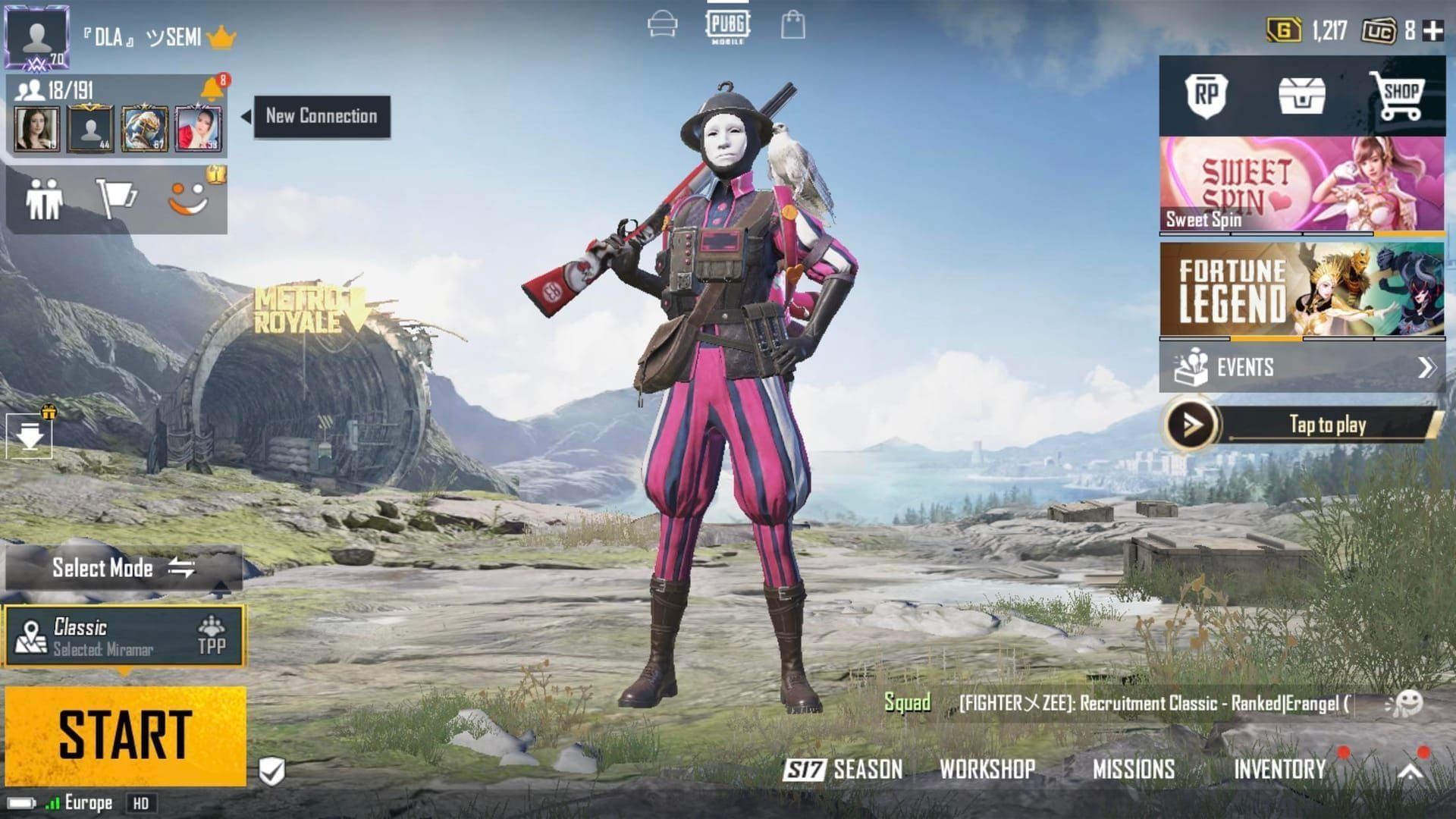Open the Sweet Spin banner

tap(1301, 184)
